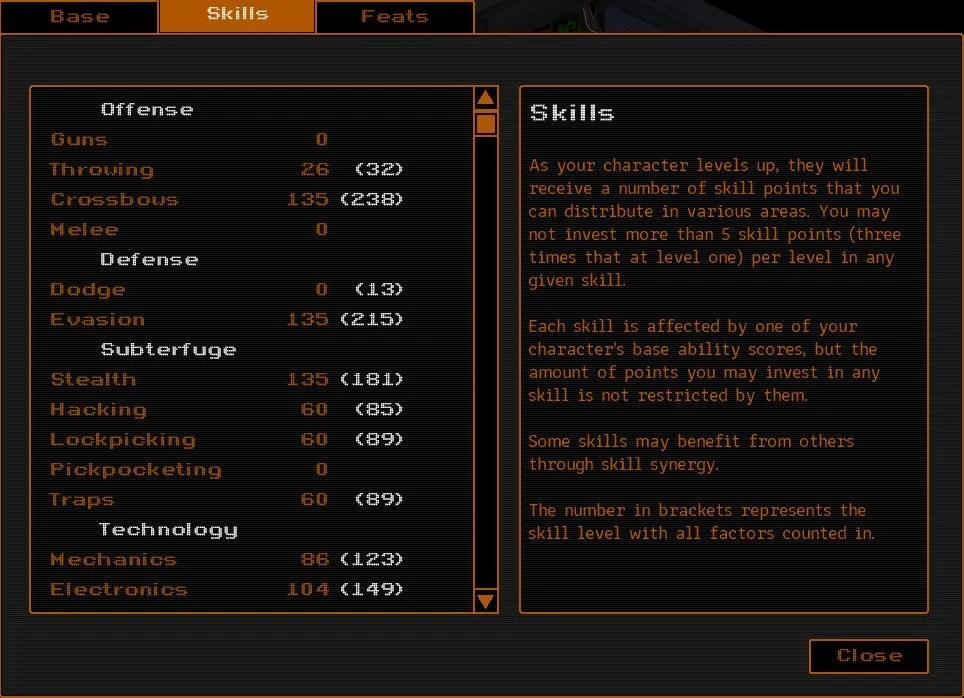The width and height of the screenshot is (964, 698).
Task: Select the Dodge skill entry
Action: tap(88, 290)
